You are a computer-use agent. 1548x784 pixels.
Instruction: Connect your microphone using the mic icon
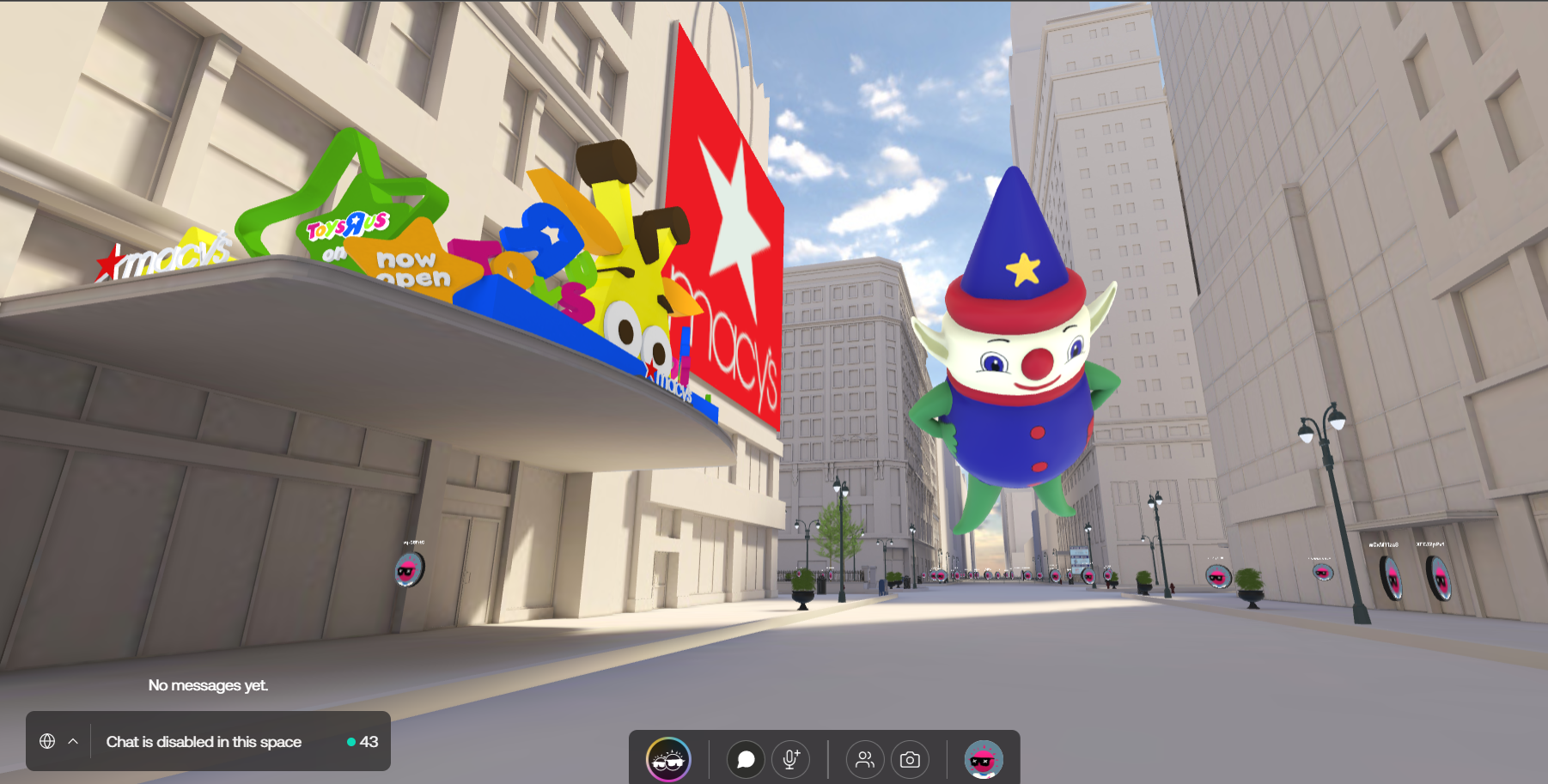point(790,758)
